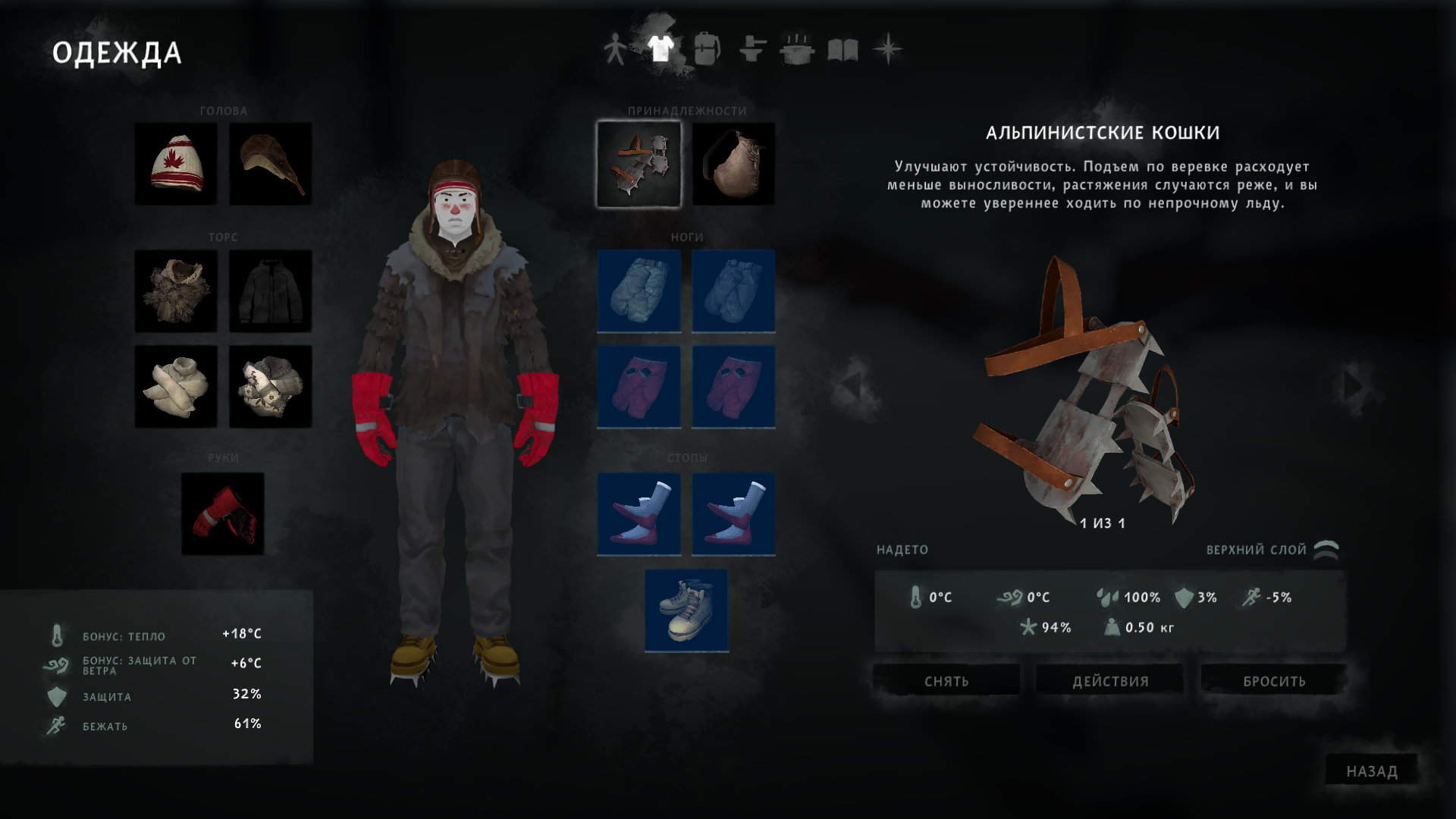
Task: Select the brown aviator hat slot
Action: [x=271, y=164]
